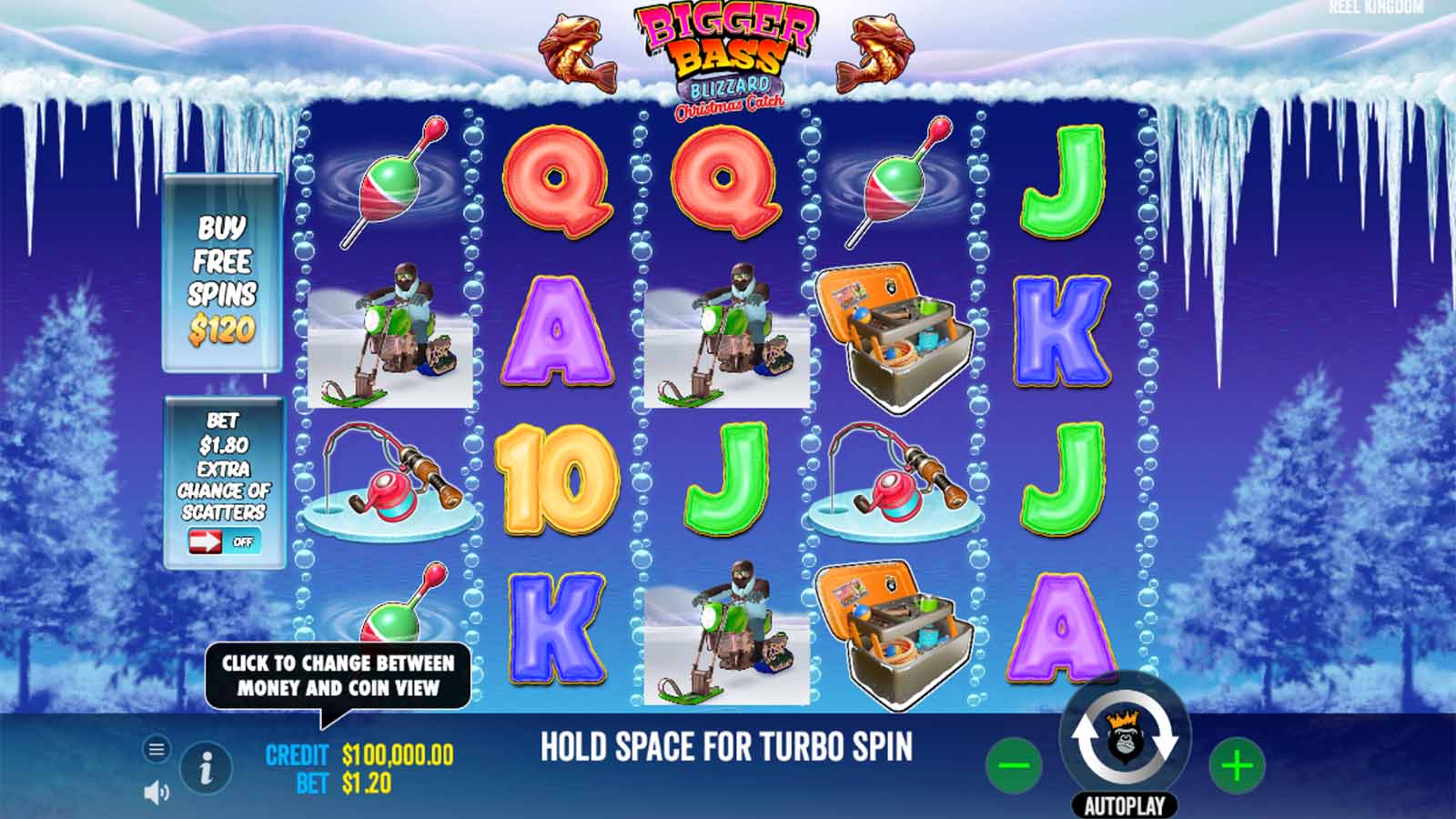The image size is (1456, 819).
Task: Mute the game sound speaker icon
Action: (x=157, y=793)
